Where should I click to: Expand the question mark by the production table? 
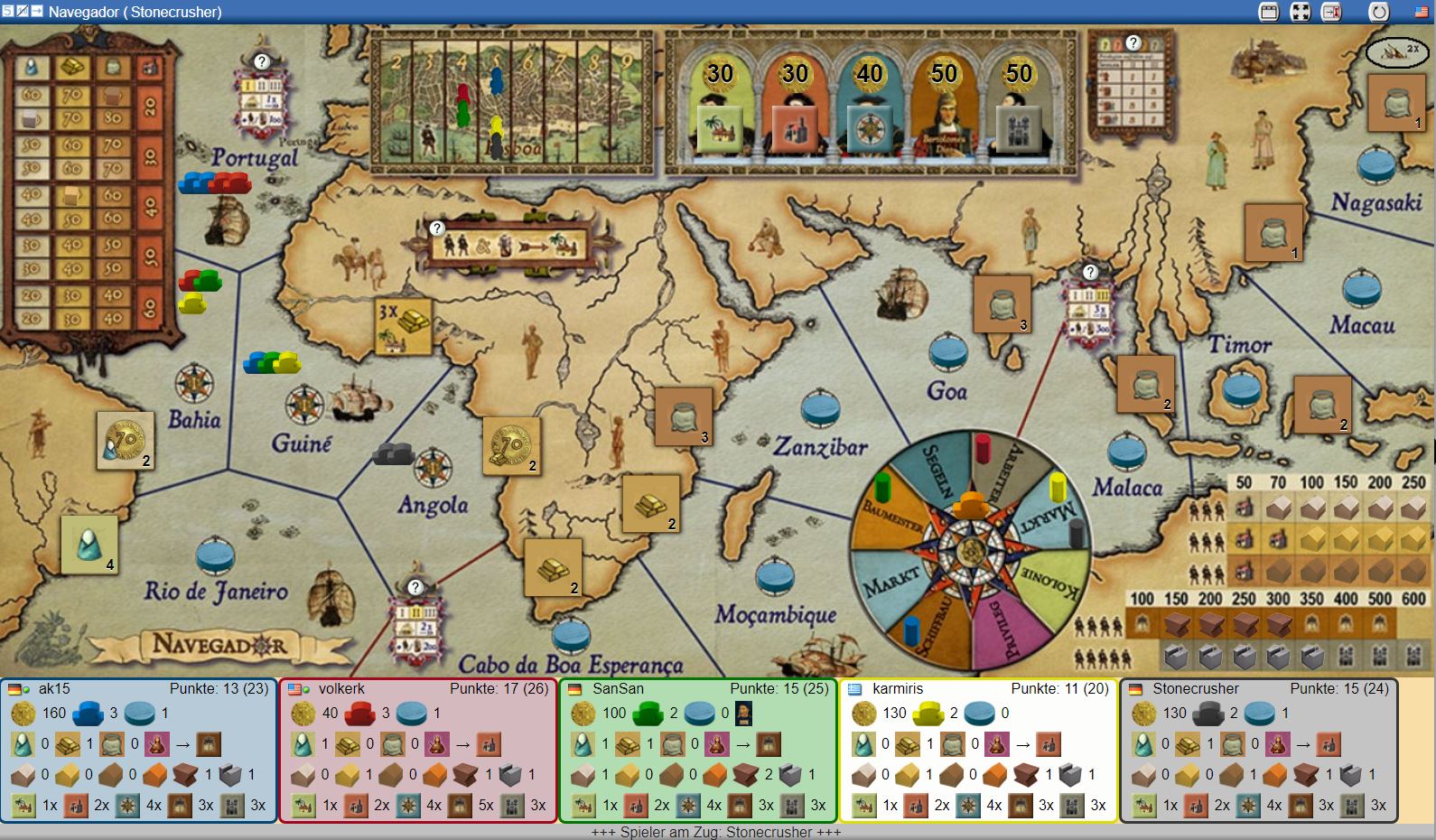(x=1132, y=42)
